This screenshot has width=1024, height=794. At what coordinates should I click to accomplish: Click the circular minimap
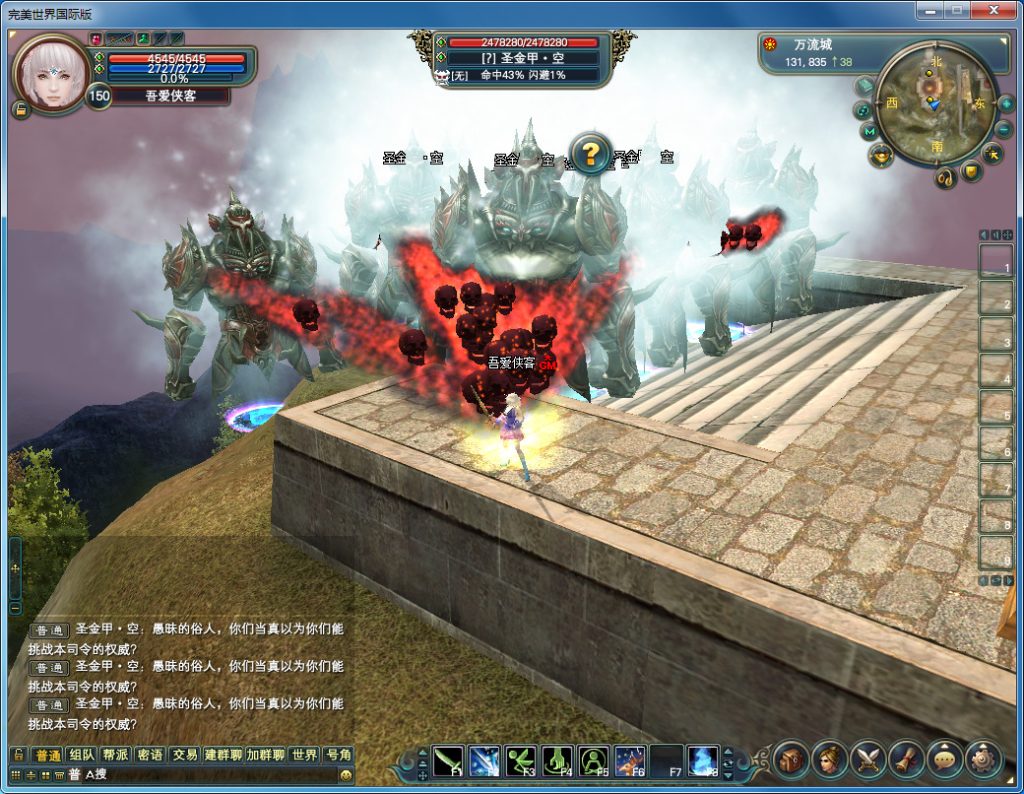936,103
